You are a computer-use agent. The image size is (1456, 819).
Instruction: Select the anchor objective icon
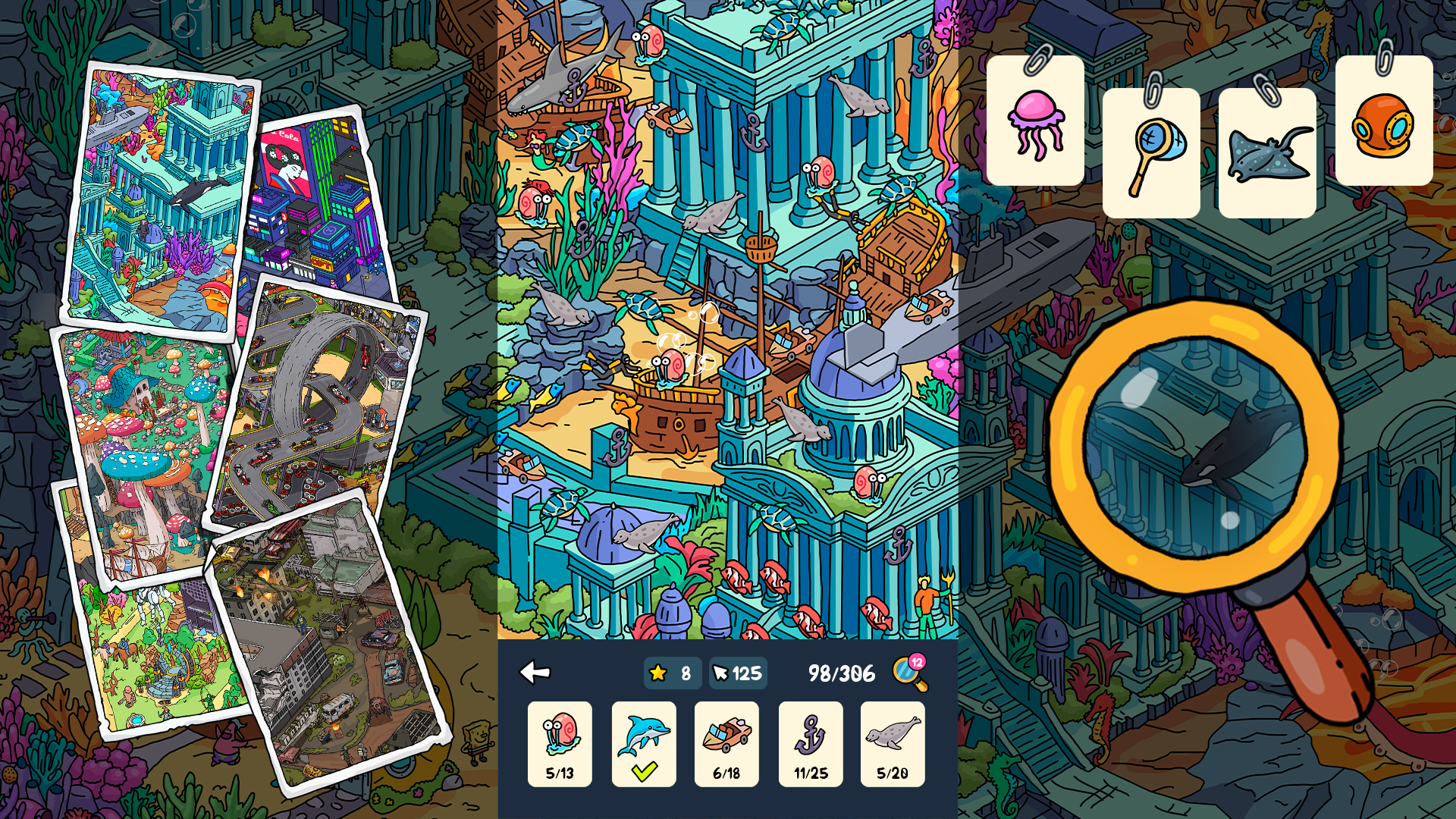click(810, 733)
